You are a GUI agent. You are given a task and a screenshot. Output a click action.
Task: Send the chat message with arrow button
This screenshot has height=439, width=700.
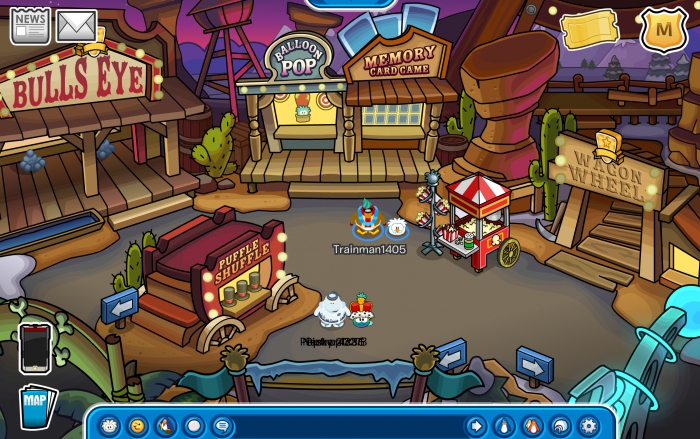(476, 425)
